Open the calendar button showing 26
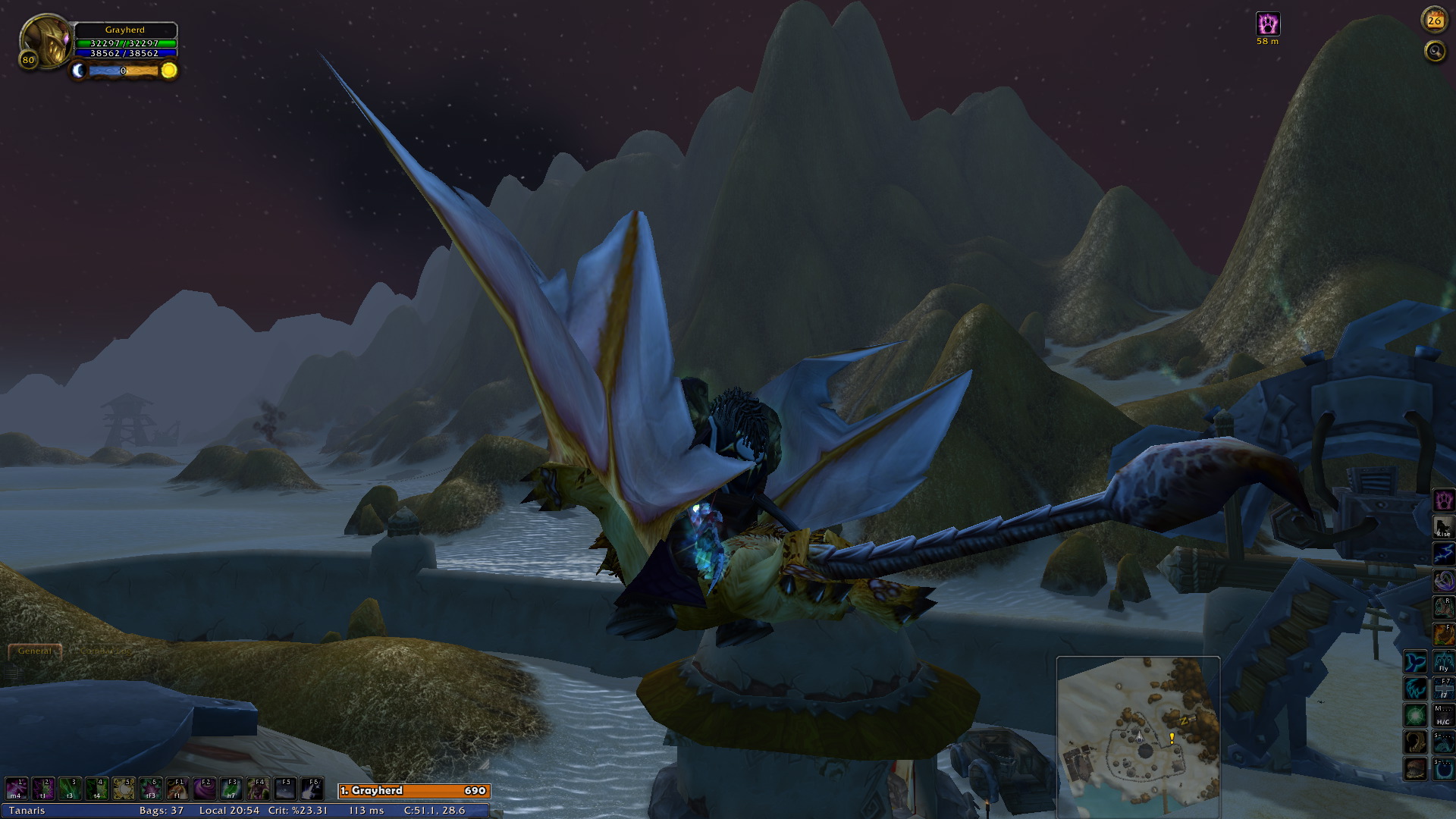This screenshot has height=819, width=1456. tap(1434, 21)
